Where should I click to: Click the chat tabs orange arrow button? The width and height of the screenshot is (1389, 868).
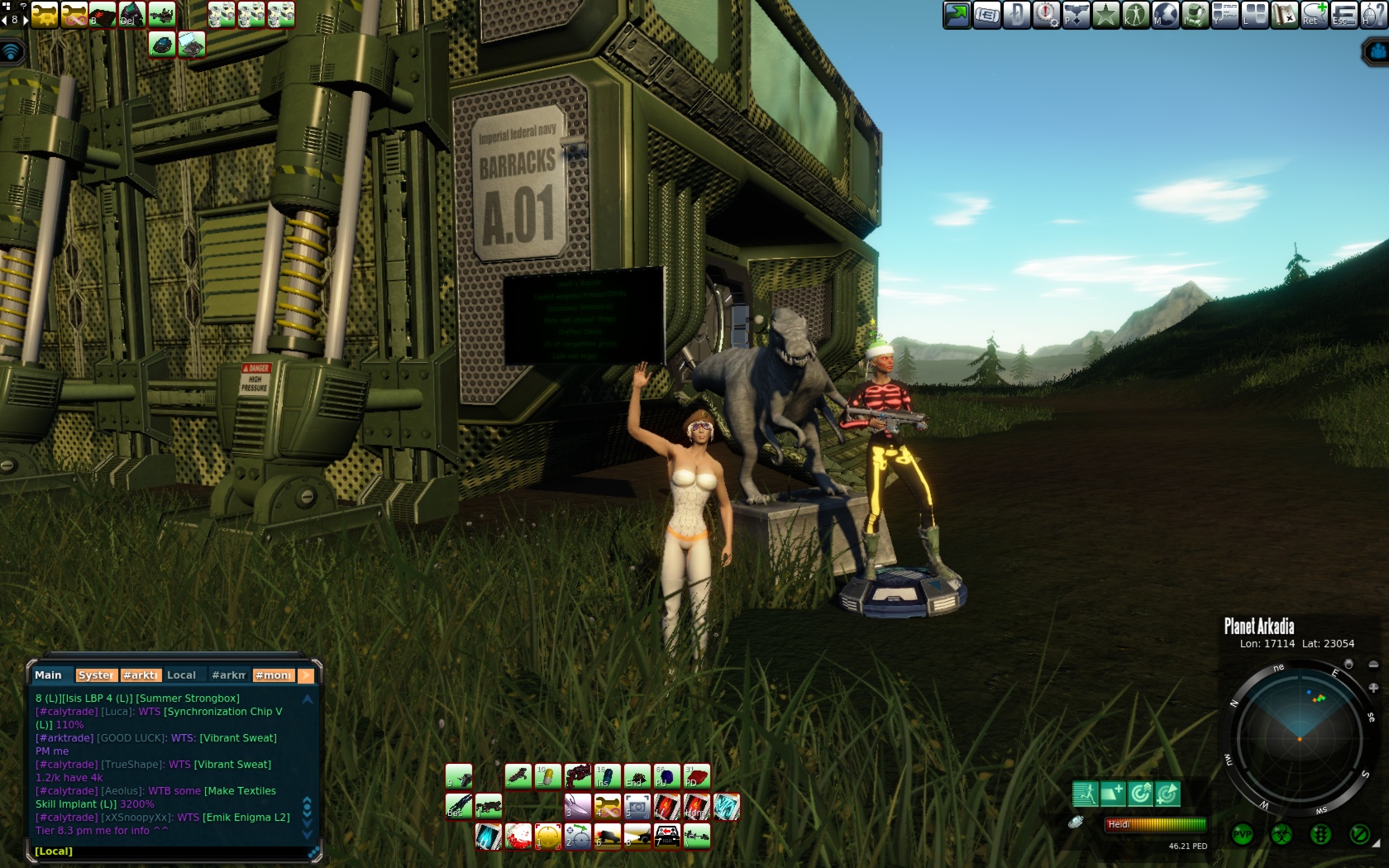pos(306,675)
